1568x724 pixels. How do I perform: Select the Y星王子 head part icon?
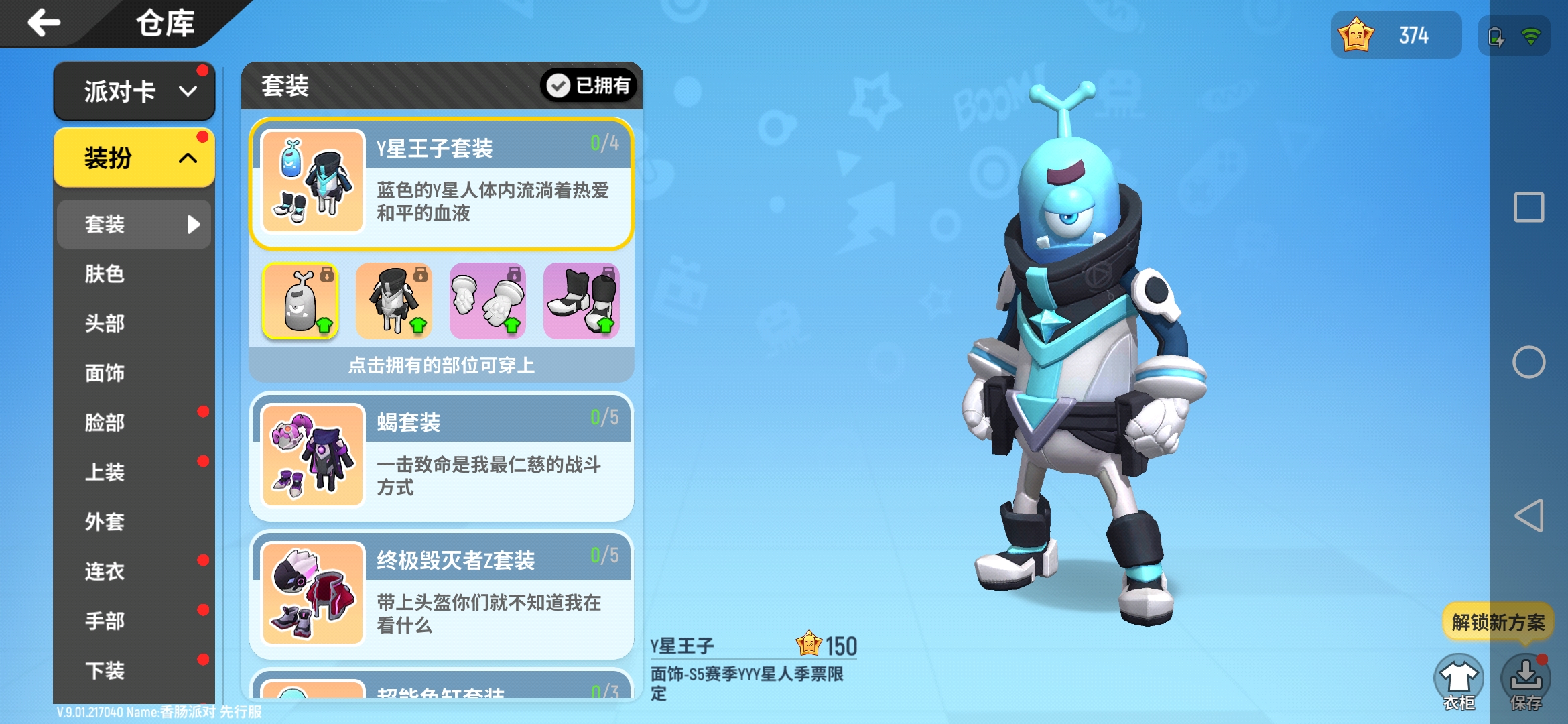[x=300, y=302]
